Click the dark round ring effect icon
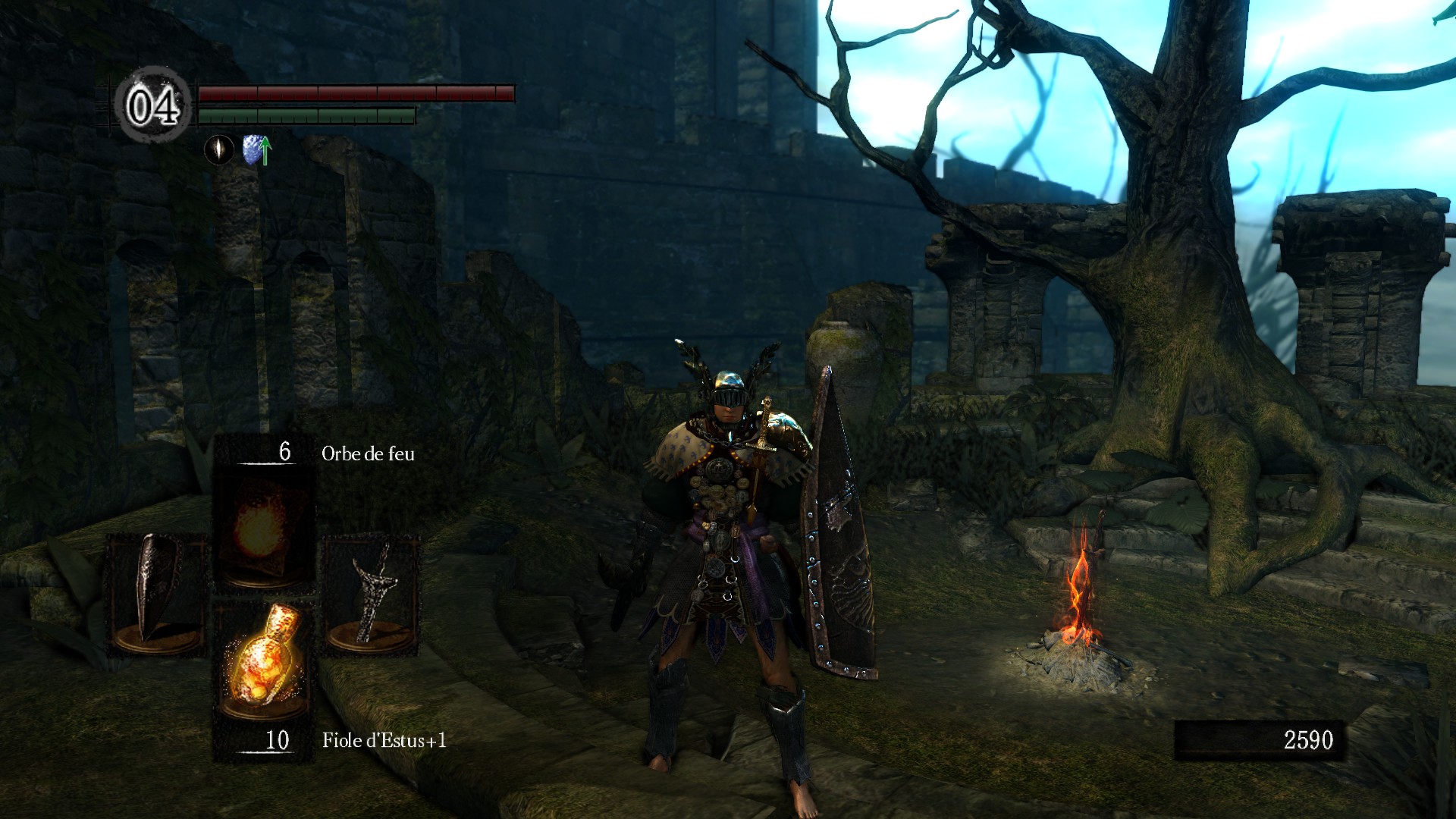1456x819 pixels. point(219,149)
